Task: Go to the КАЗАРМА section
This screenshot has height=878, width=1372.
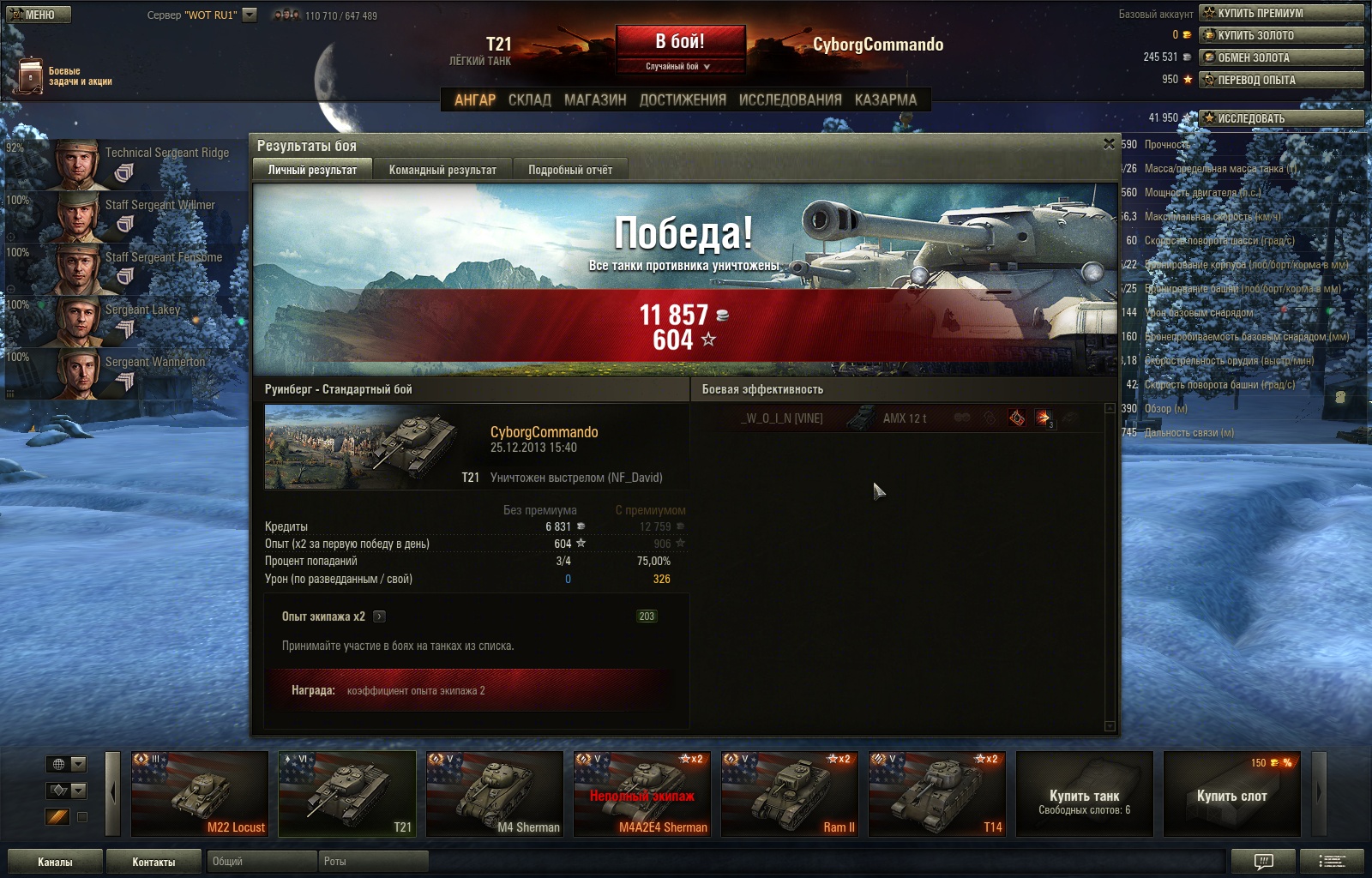Action: point(885,99)
